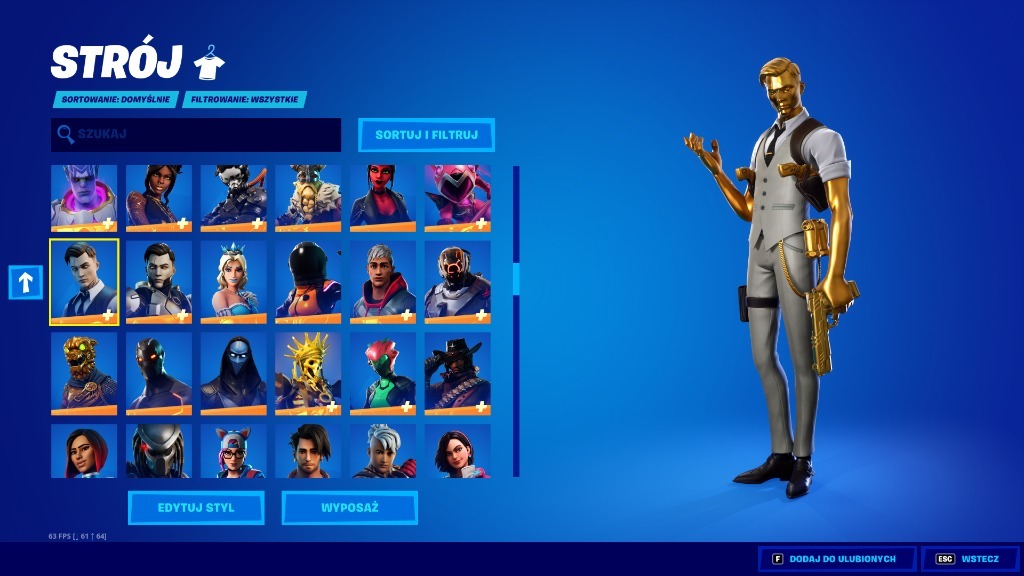Select the red-skinned devil woman outfit
The width and height of the screenshot is (1024, 576).
click(383, 197)
